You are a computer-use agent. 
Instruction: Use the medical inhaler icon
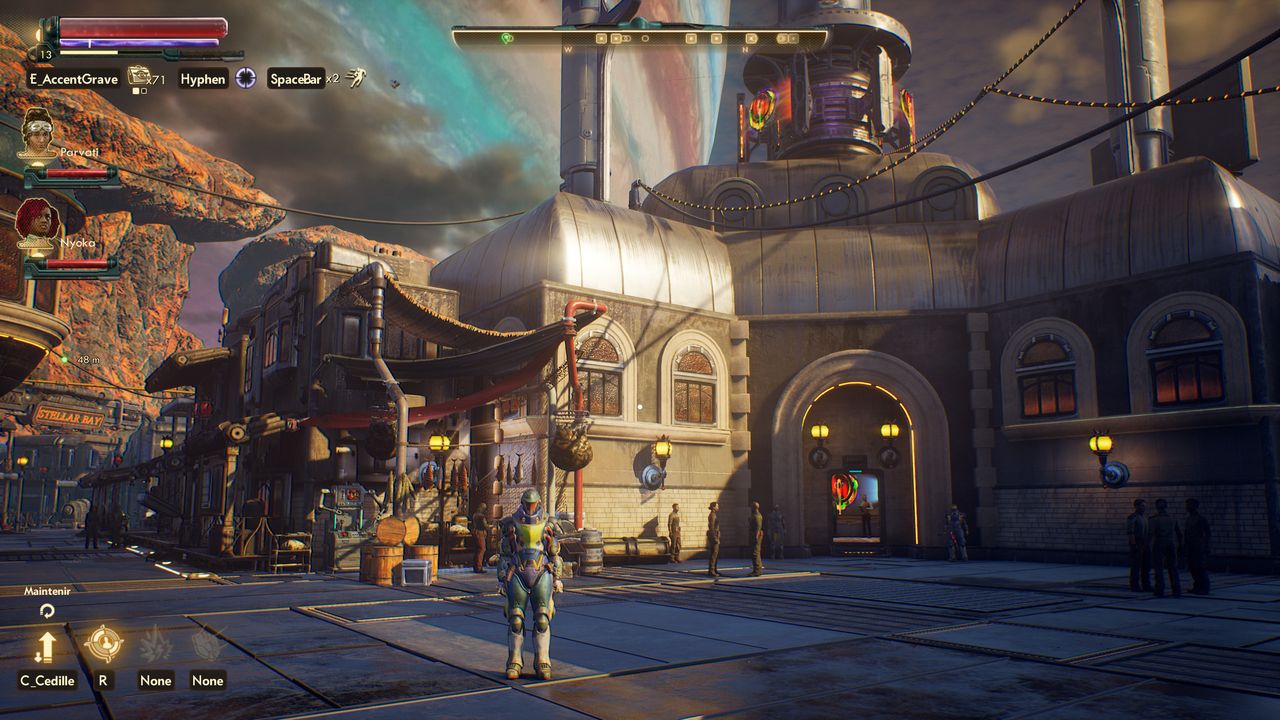click(138, 76)
